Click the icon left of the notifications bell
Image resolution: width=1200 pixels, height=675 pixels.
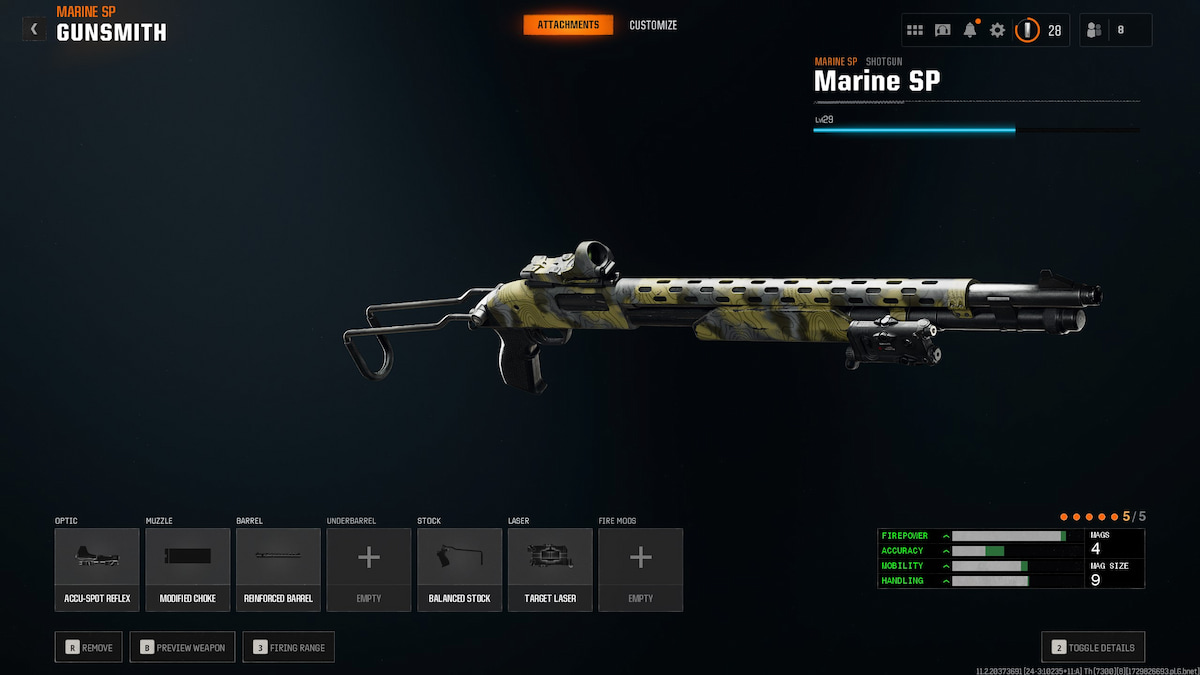pos(943,30)
